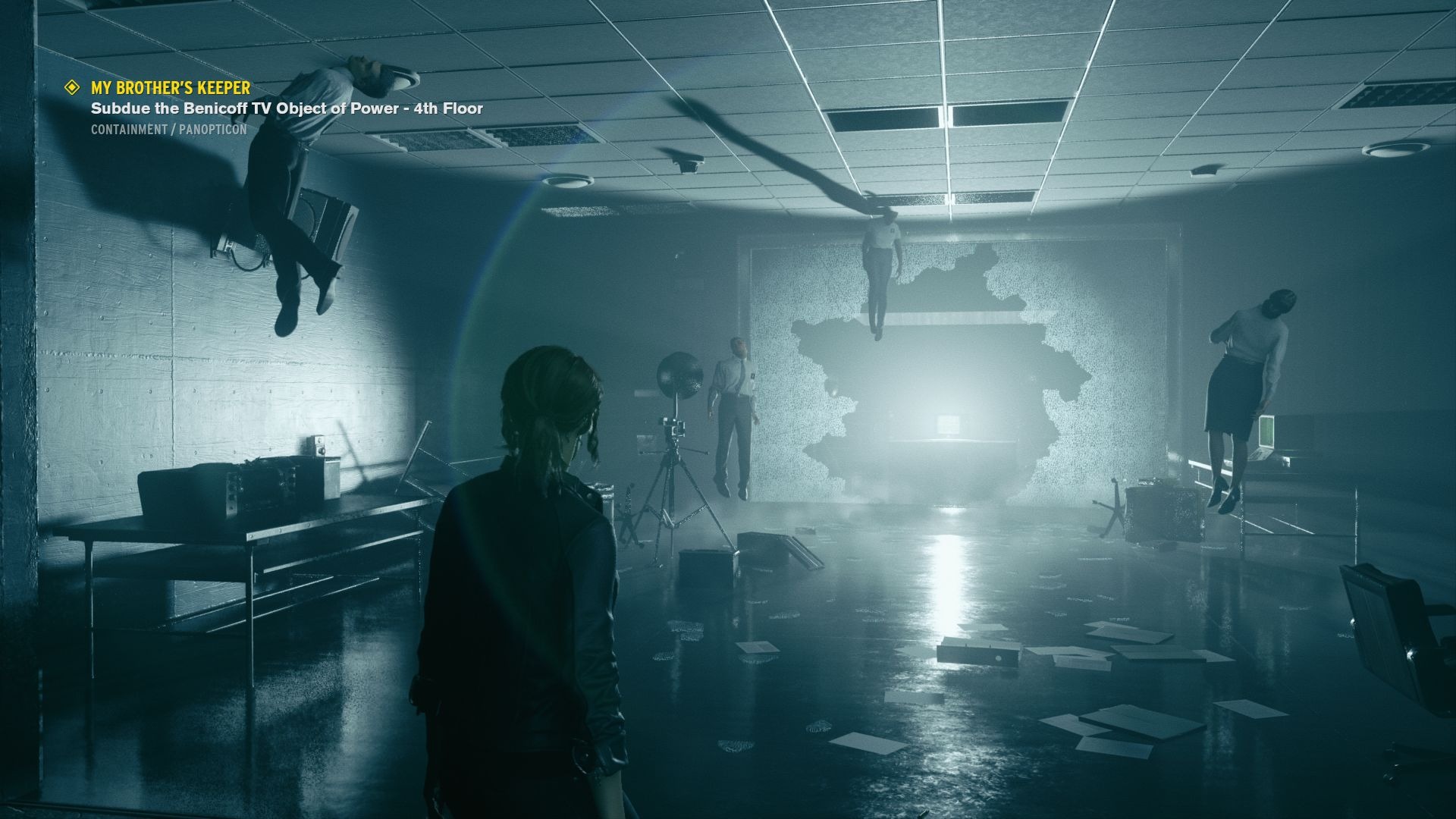Image resolution: width=1456 pixels, height=819 pixels.
Task: Click the Subdue the Benicoff TV objective text
Action: coord(287,108)
